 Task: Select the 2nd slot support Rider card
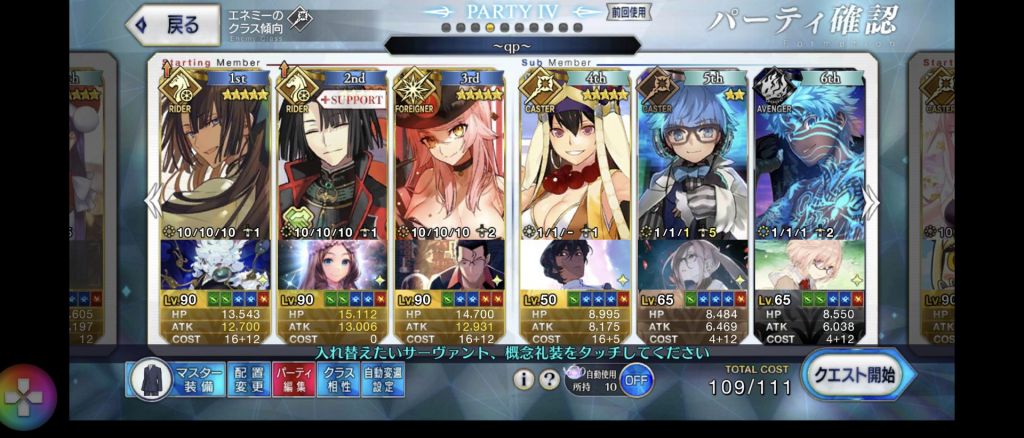pyautogui.click(x=335, y=160)
